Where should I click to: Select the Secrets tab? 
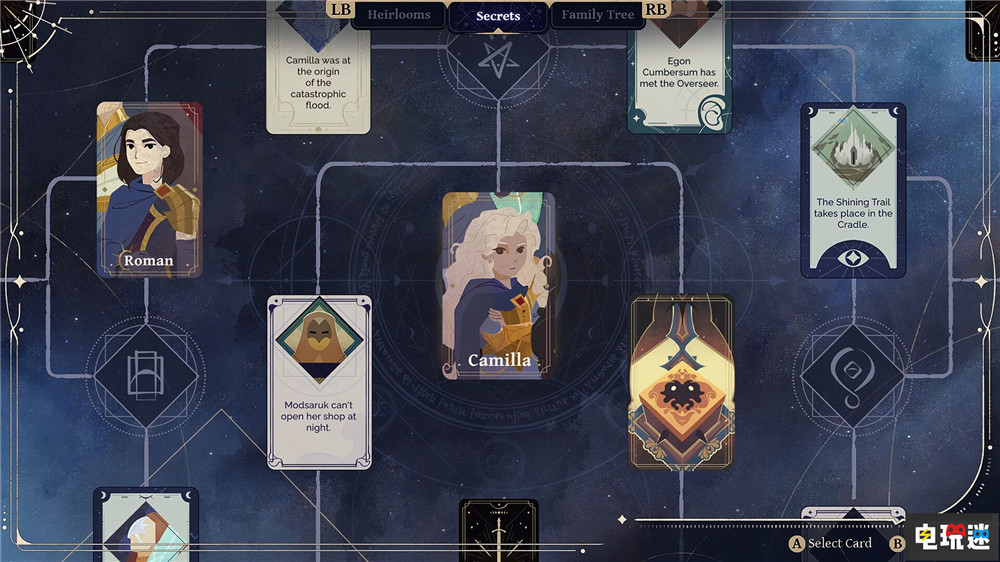pos(498,16)
